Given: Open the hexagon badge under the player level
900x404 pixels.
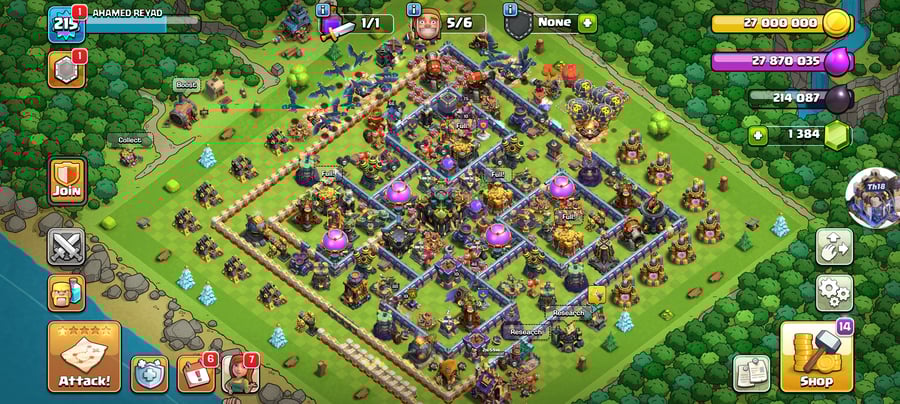Looking at the screenshot, I should [x=66, y=69].
